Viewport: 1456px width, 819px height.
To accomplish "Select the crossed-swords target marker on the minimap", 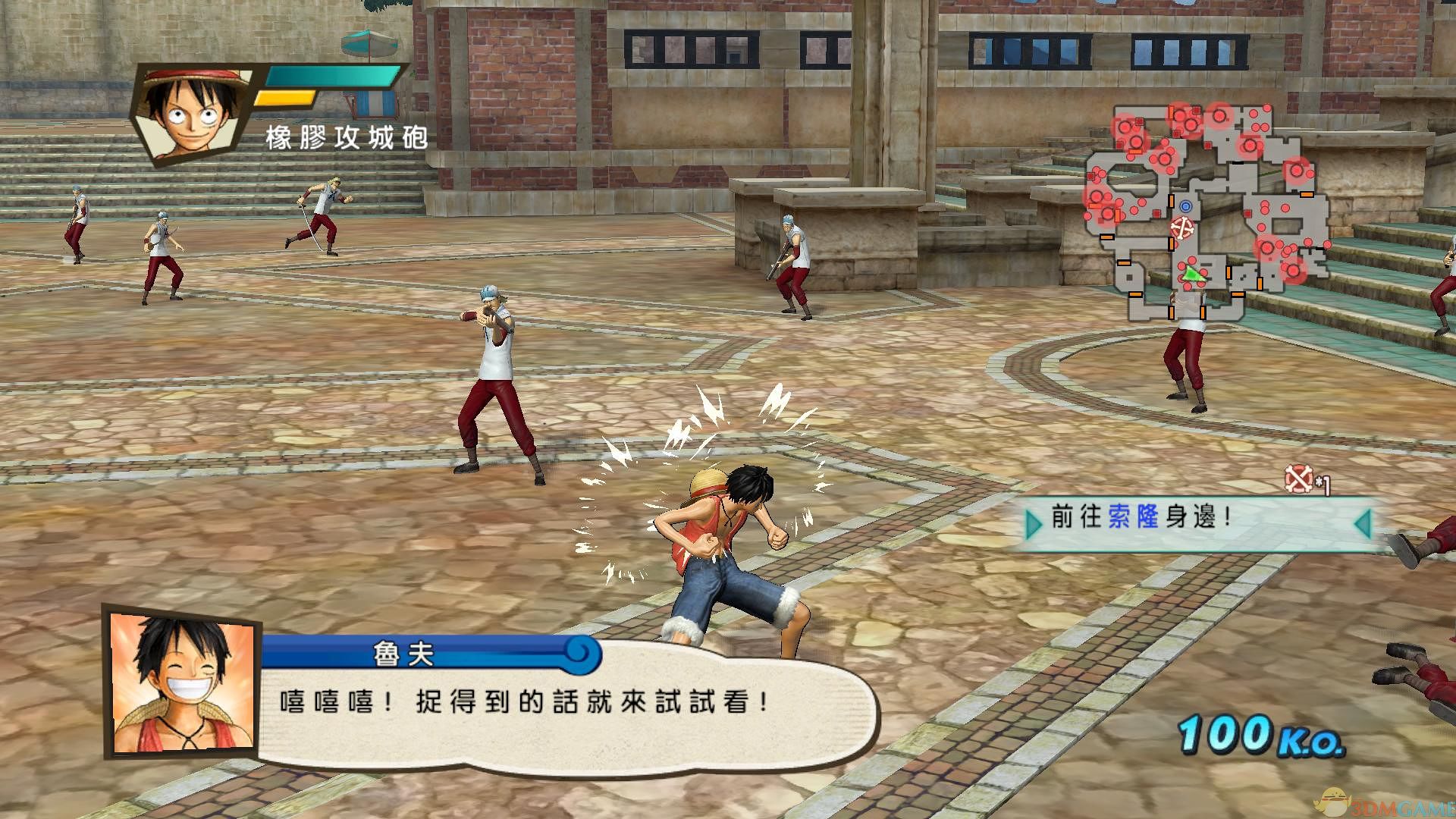I will click(x=1182, y=227).
